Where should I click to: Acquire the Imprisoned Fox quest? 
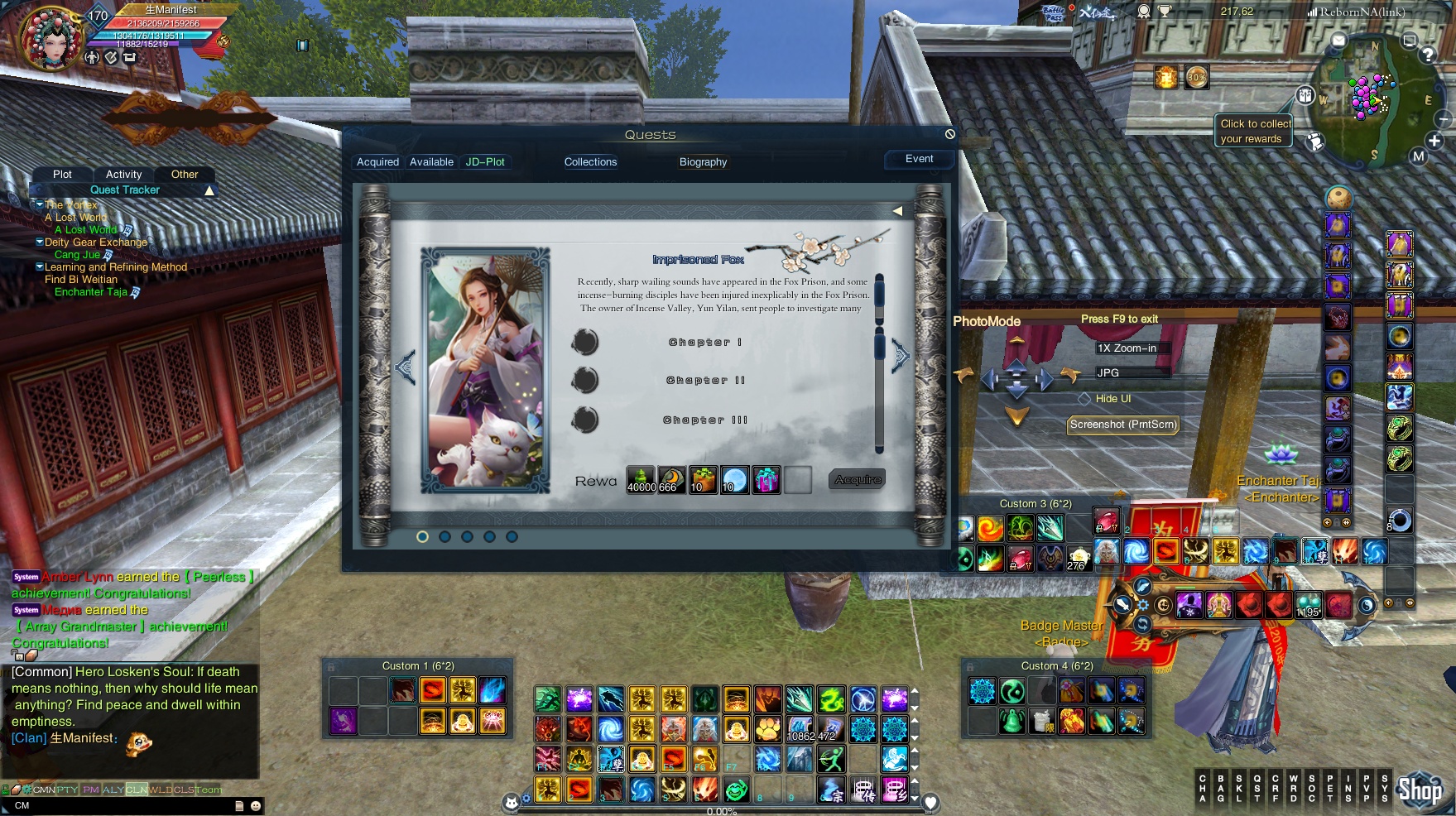tap(858, 480)
